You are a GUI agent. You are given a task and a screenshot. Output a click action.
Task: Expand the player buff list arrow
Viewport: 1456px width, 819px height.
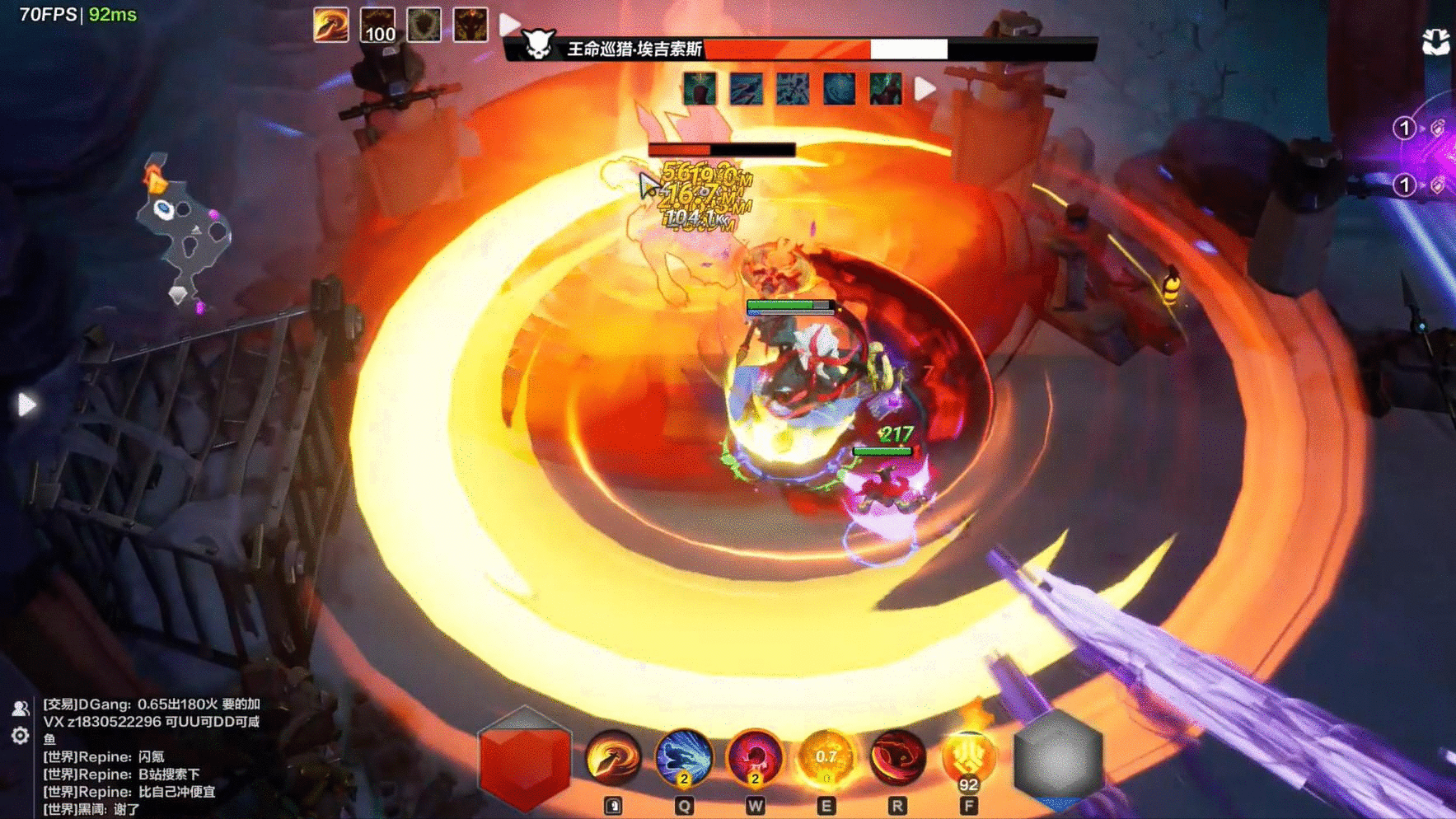pos(510,25)
